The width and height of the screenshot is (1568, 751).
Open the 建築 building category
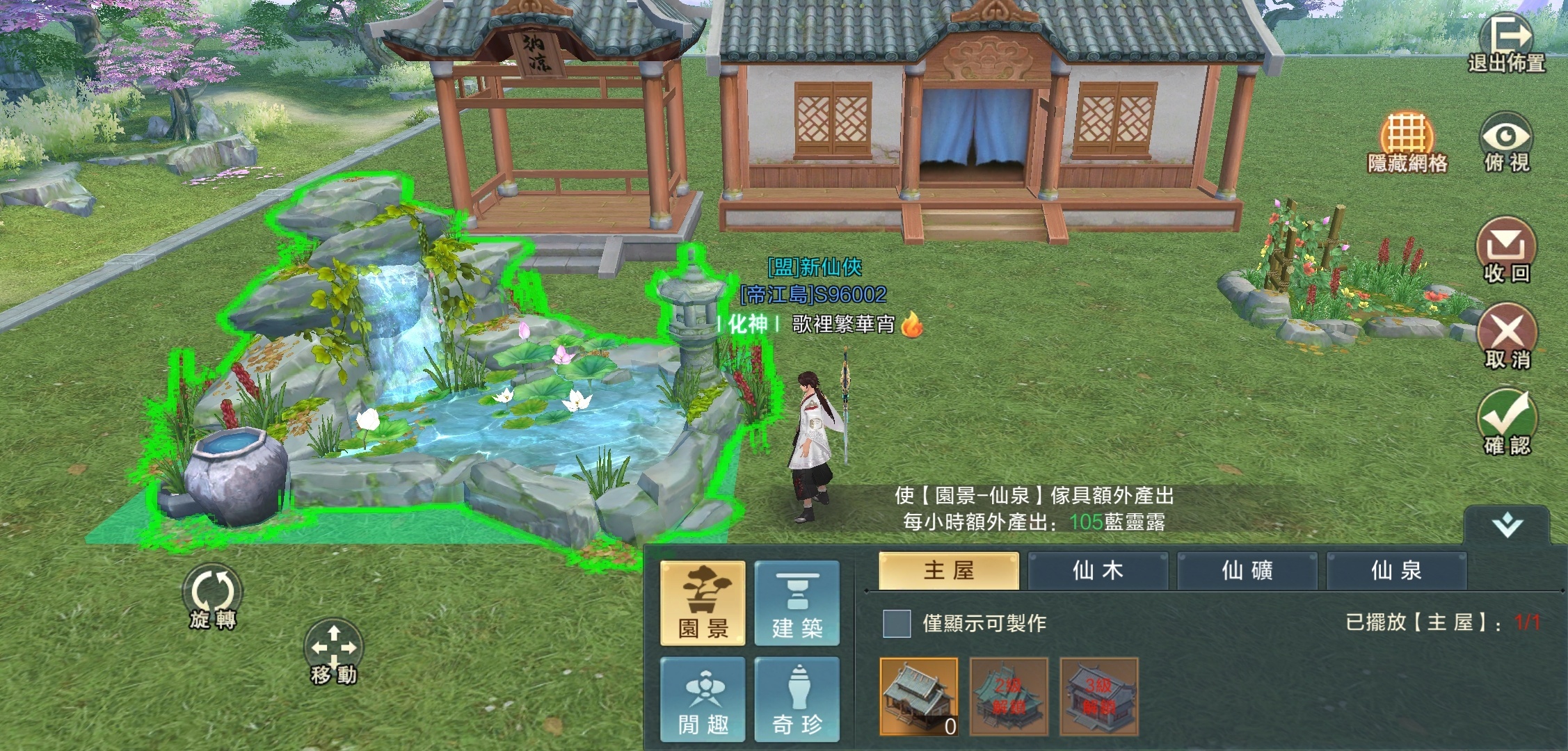point(798,604)
